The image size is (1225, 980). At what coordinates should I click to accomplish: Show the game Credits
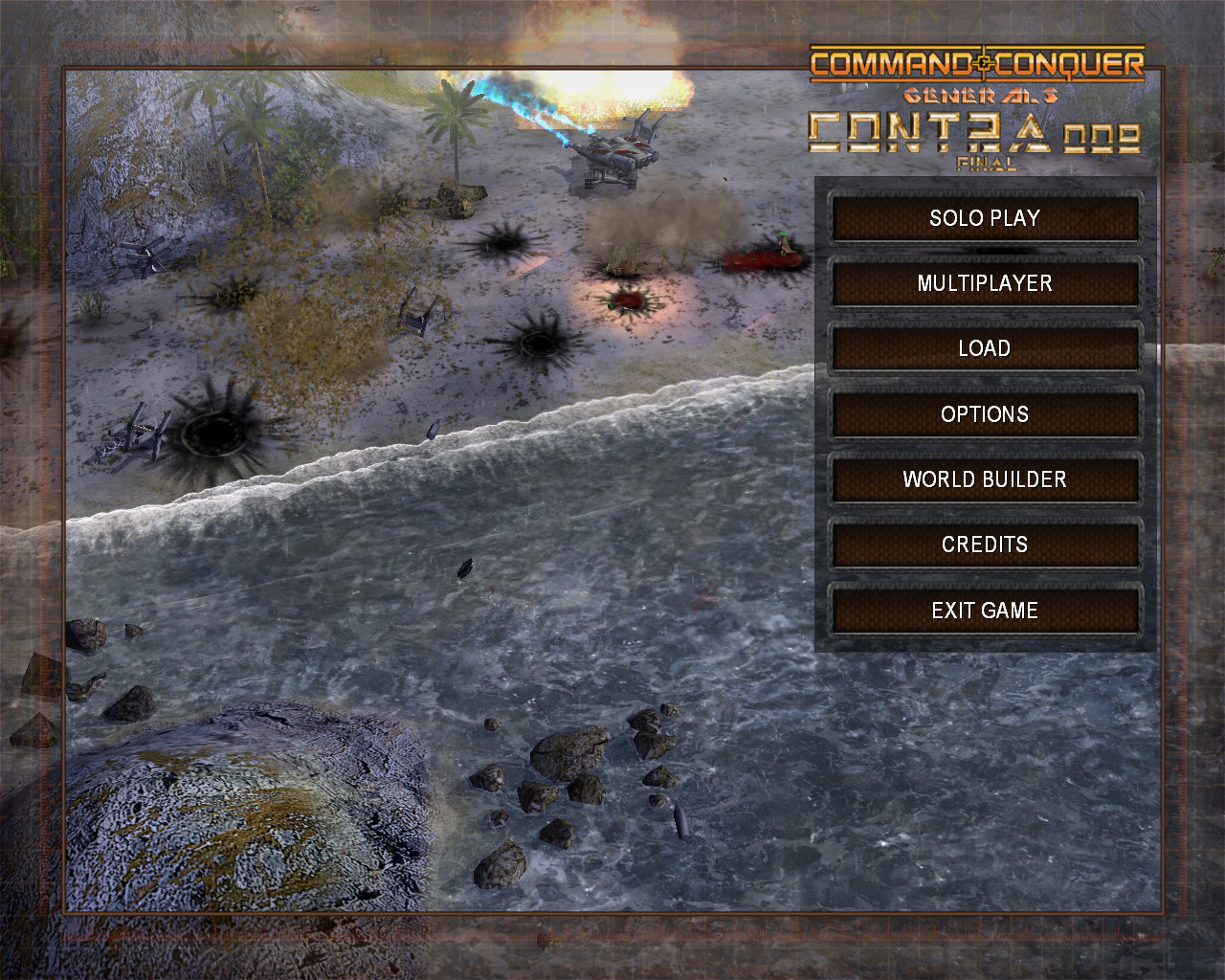point(985,545)
